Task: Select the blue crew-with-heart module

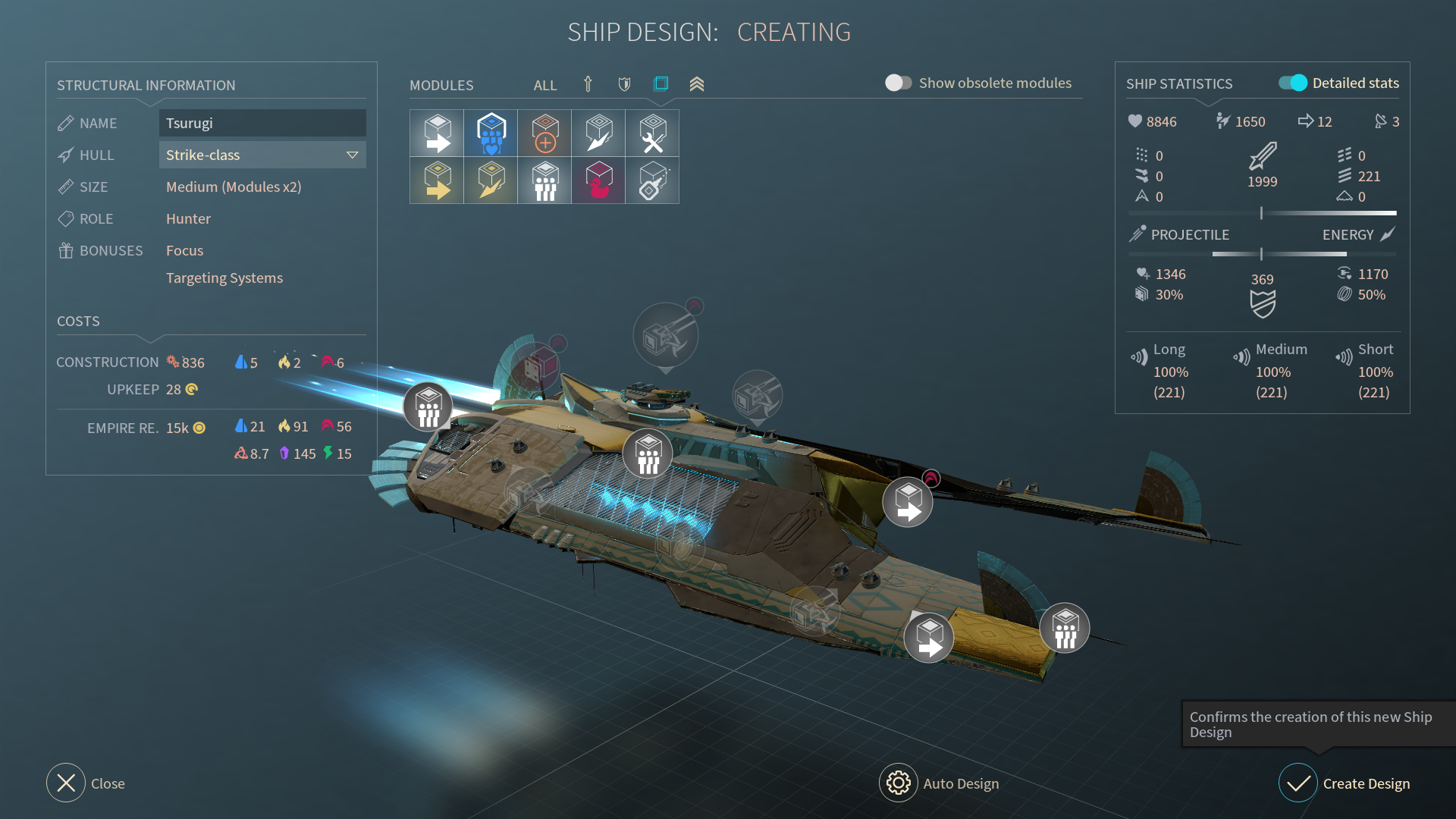Action: [491, 133]
